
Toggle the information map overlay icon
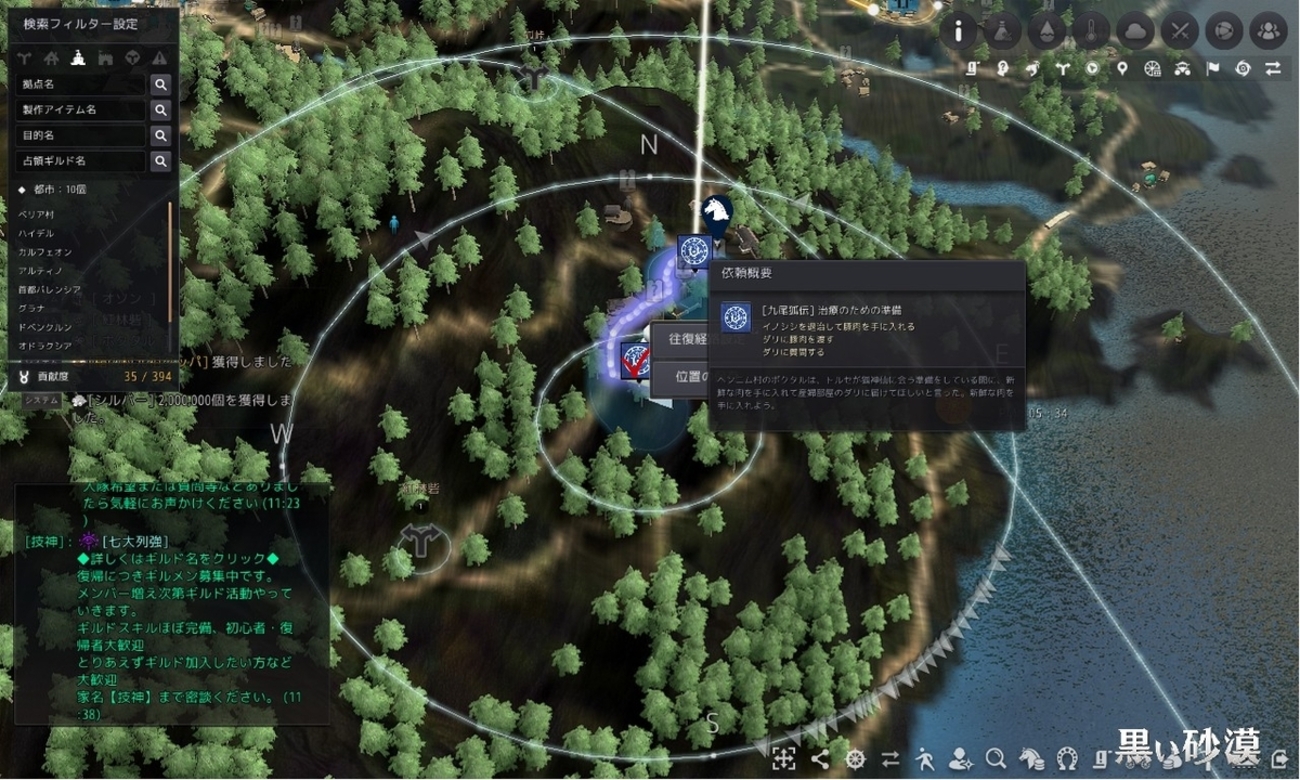[x=958, y=31]
